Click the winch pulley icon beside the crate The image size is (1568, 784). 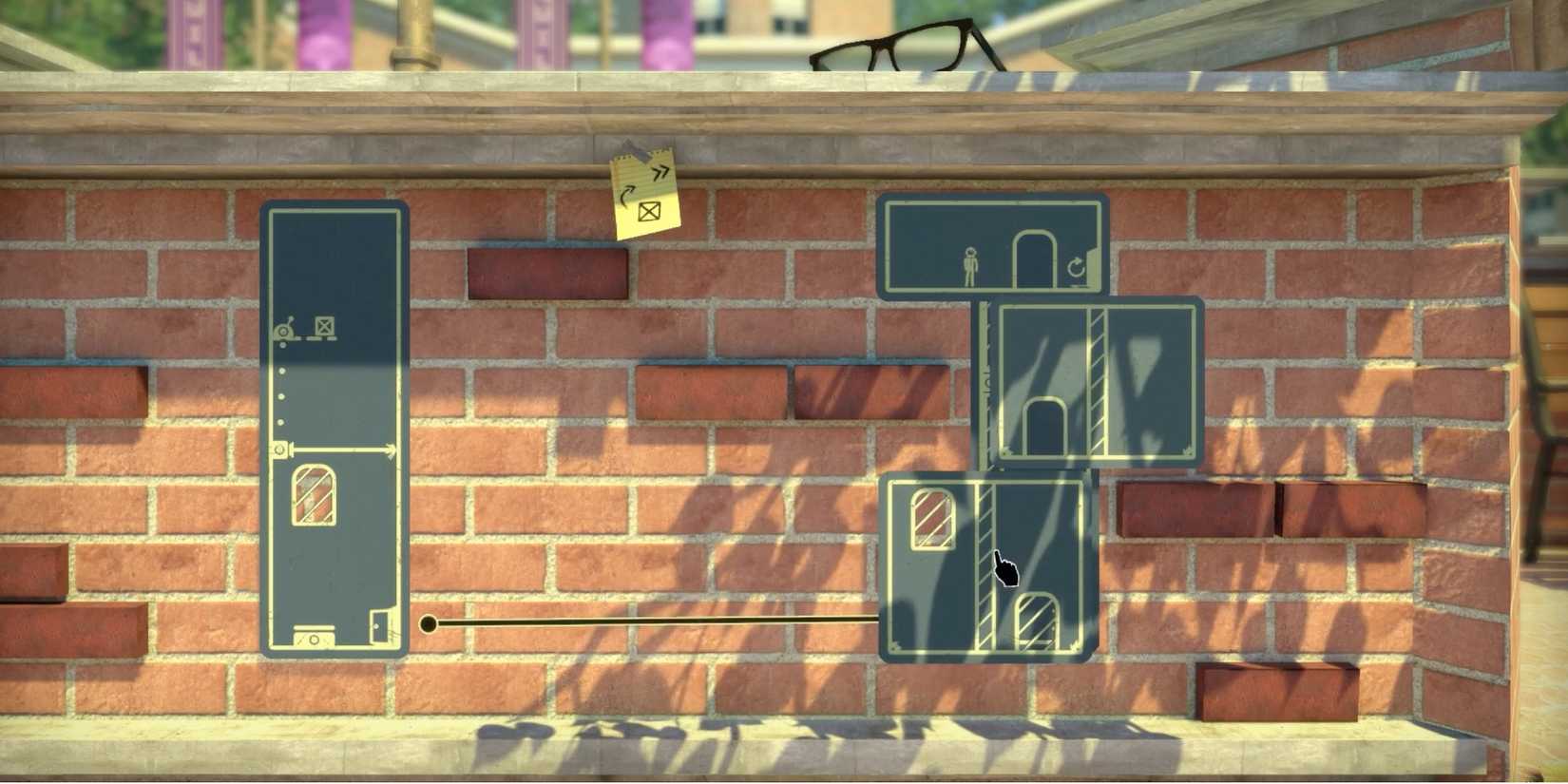click(284, 331)
